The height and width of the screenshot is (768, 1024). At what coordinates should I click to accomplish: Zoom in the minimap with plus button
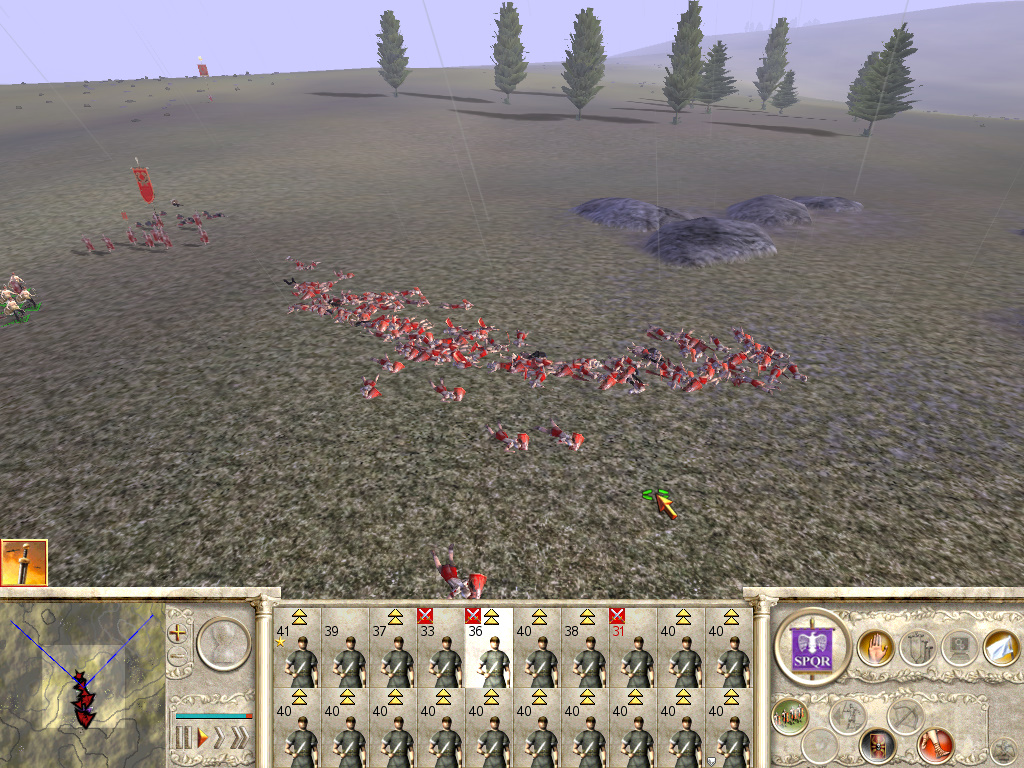179,632
